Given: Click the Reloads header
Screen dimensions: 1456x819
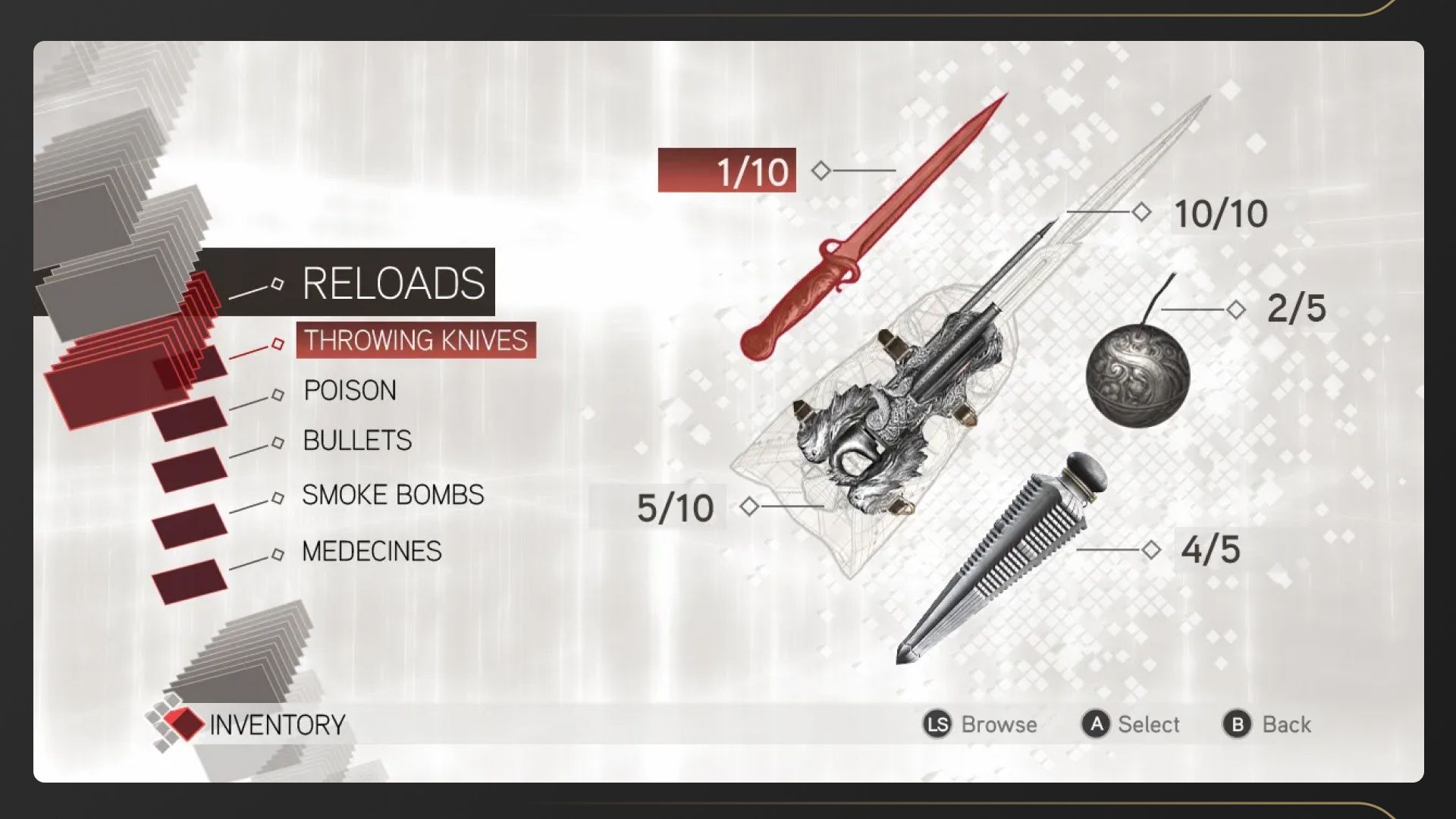Looking at the screenshot, I should click(x=393, y=283).
